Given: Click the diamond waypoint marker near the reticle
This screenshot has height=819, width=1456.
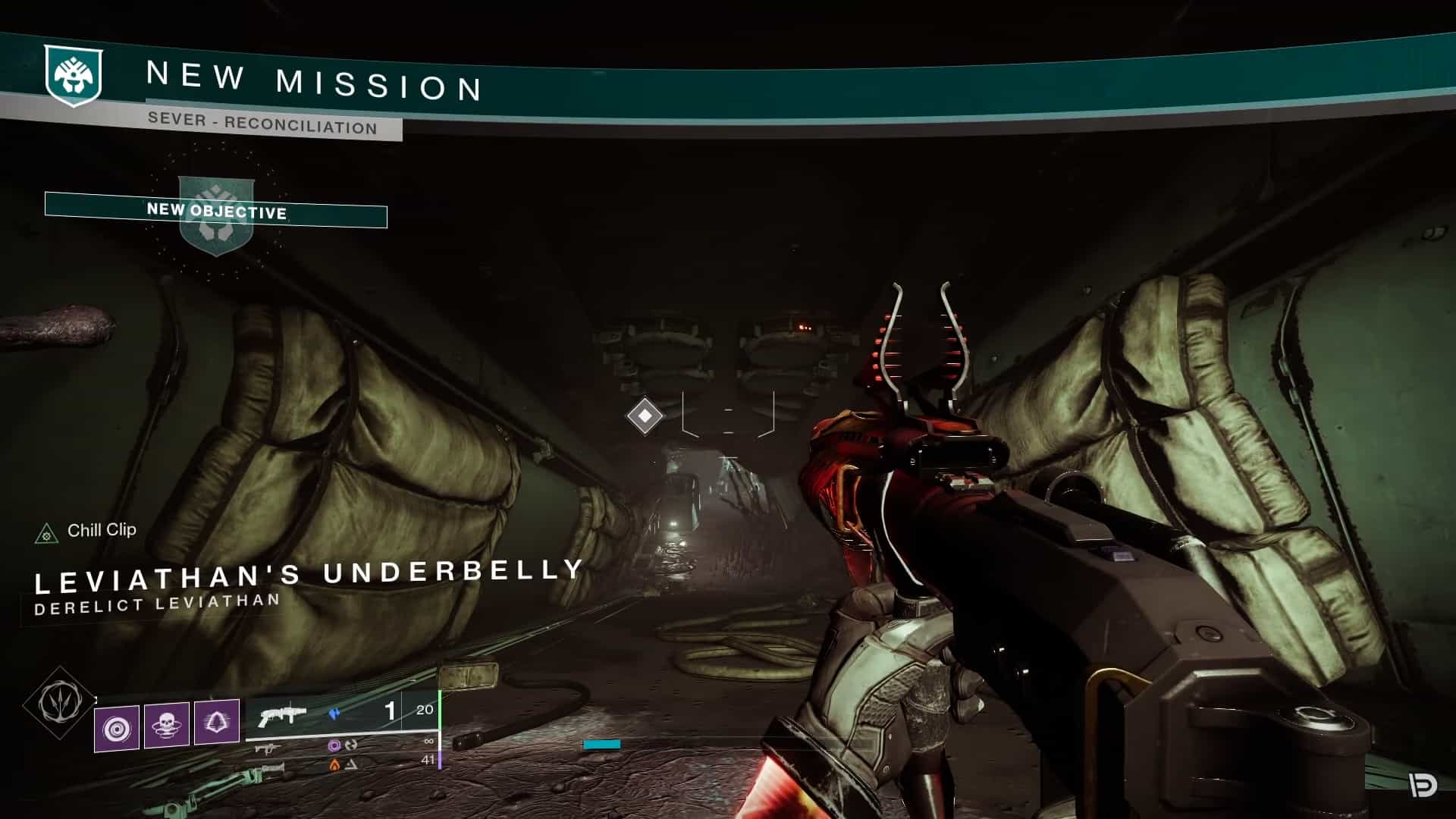Looking at the screenshot, I should click(x=644, y=416).
